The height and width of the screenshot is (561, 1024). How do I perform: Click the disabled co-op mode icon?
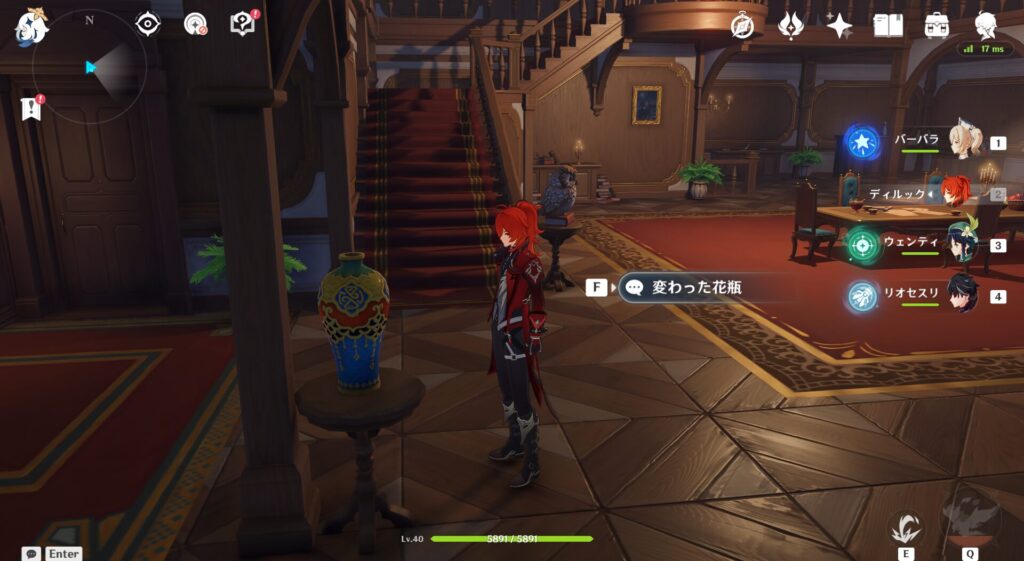click(x=196, y=24)
